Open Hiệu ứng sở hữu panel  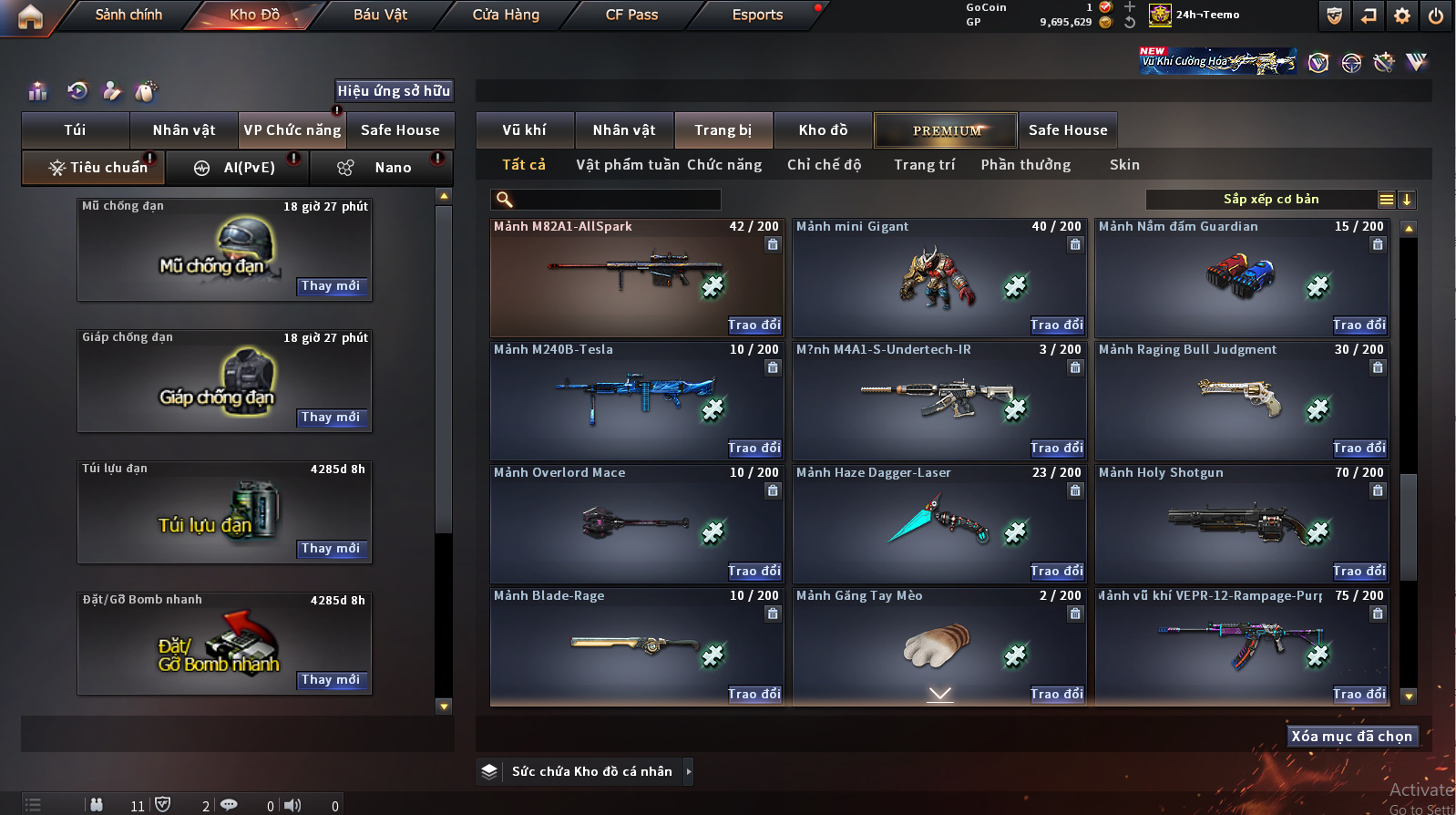click(x=394, y=91)
